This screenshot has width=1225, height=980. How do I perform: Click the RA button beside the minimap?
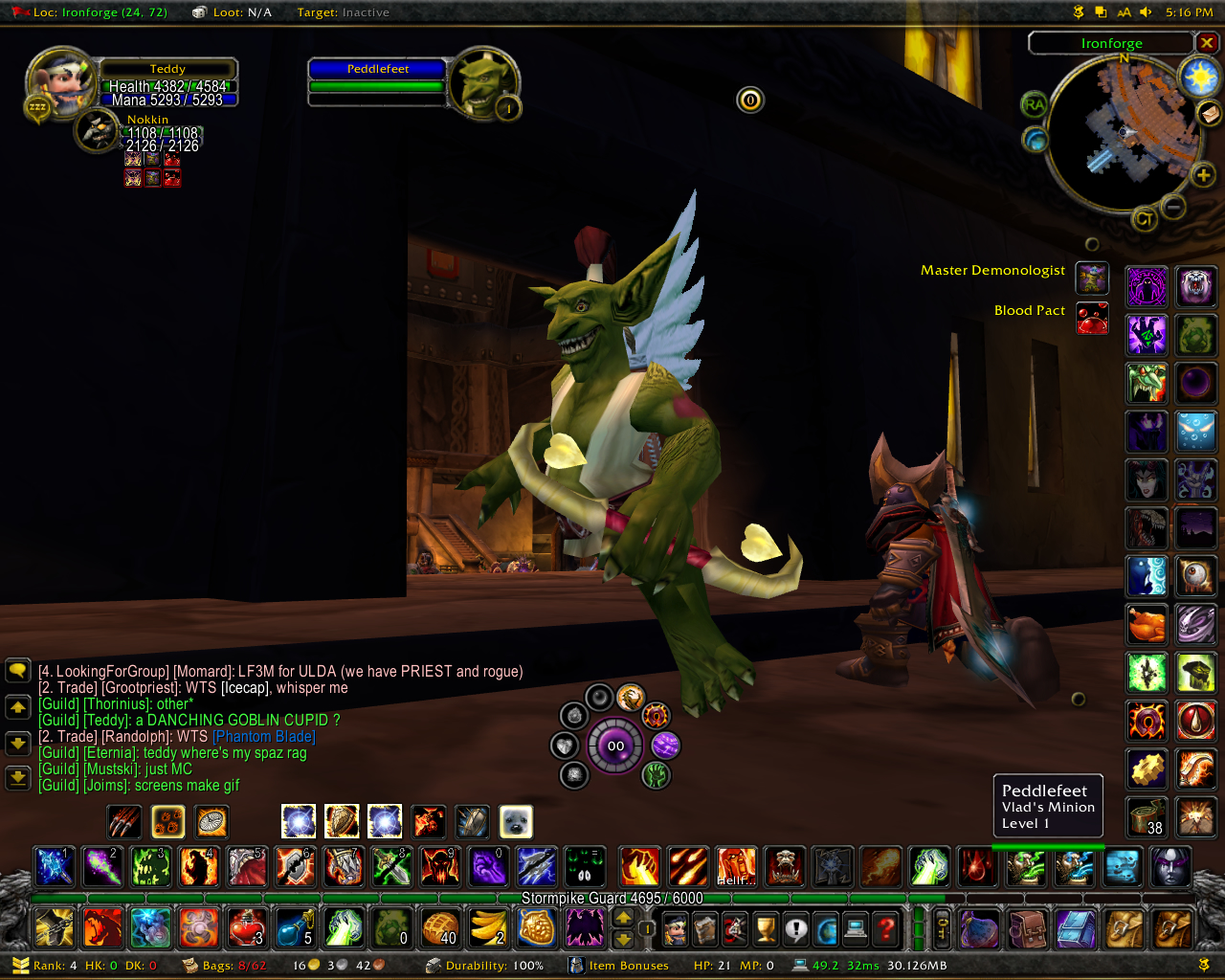(1034, 104)
